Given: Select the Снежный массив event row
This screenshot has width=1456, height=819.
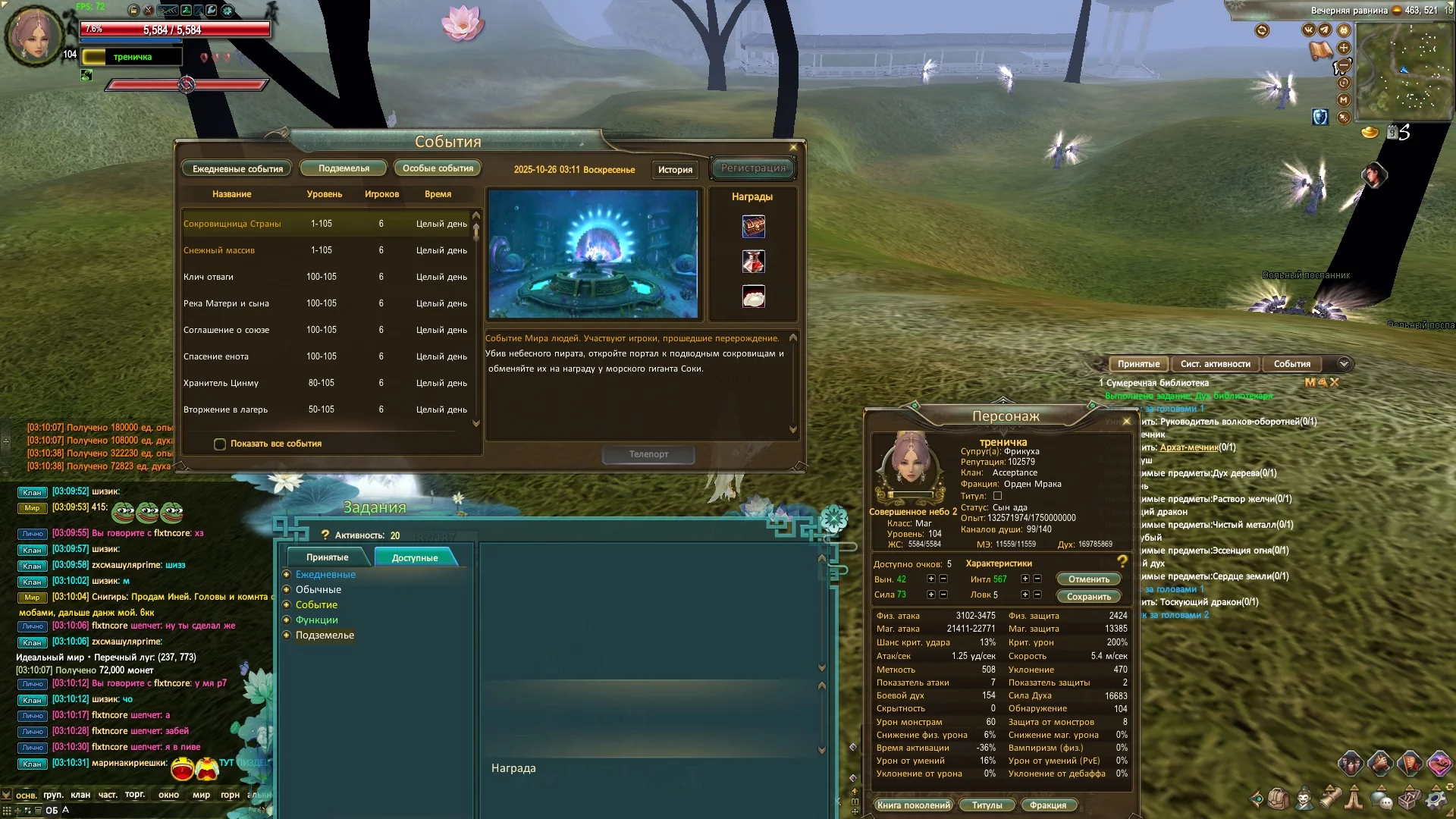Looking at the screenshot, I should coord(219,250).
